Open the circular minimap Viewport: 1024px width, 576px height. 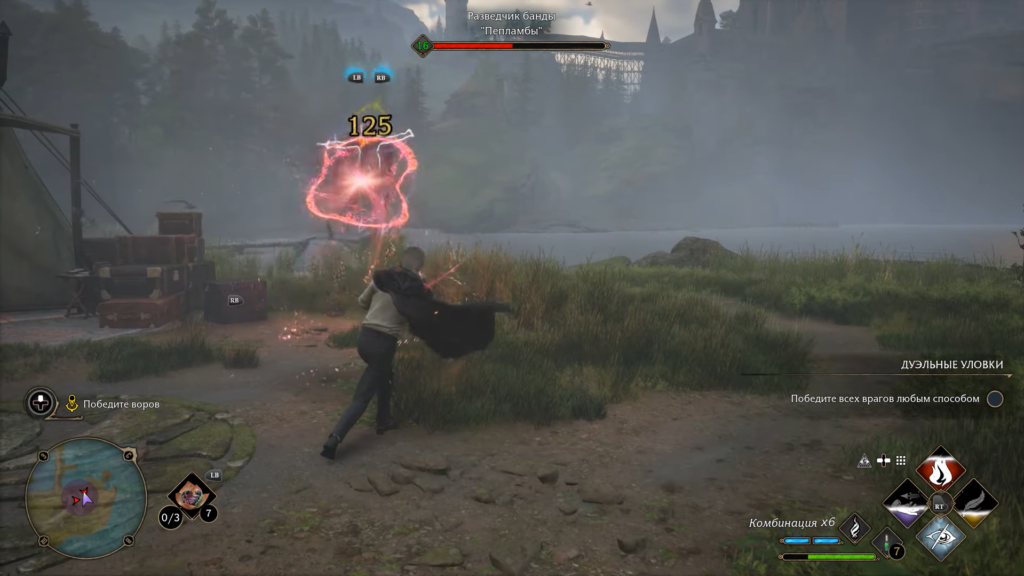coord(85,497)
